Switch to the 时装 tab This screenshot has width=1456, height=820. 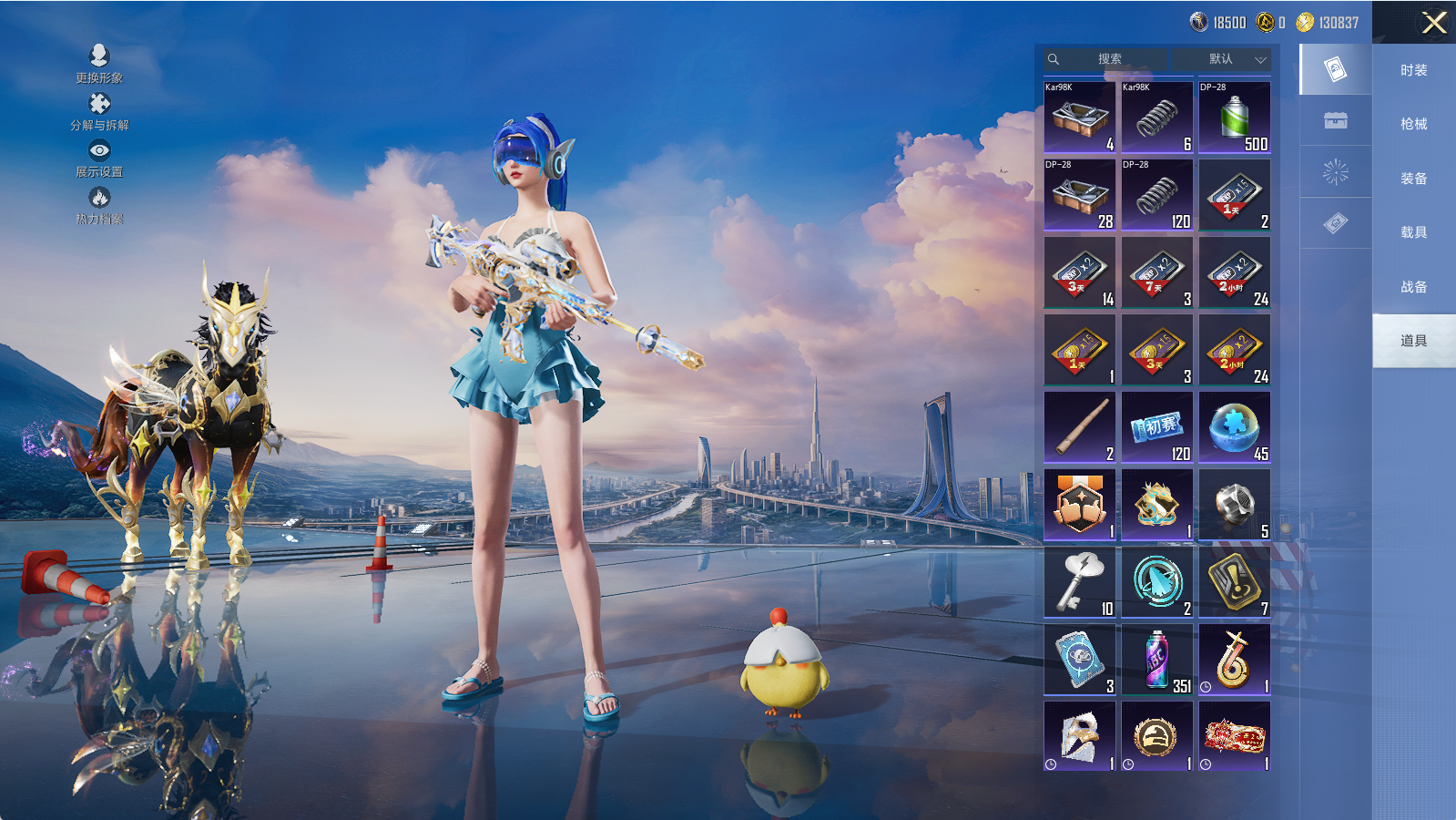pyautogui.click(x=1413, y=70)
